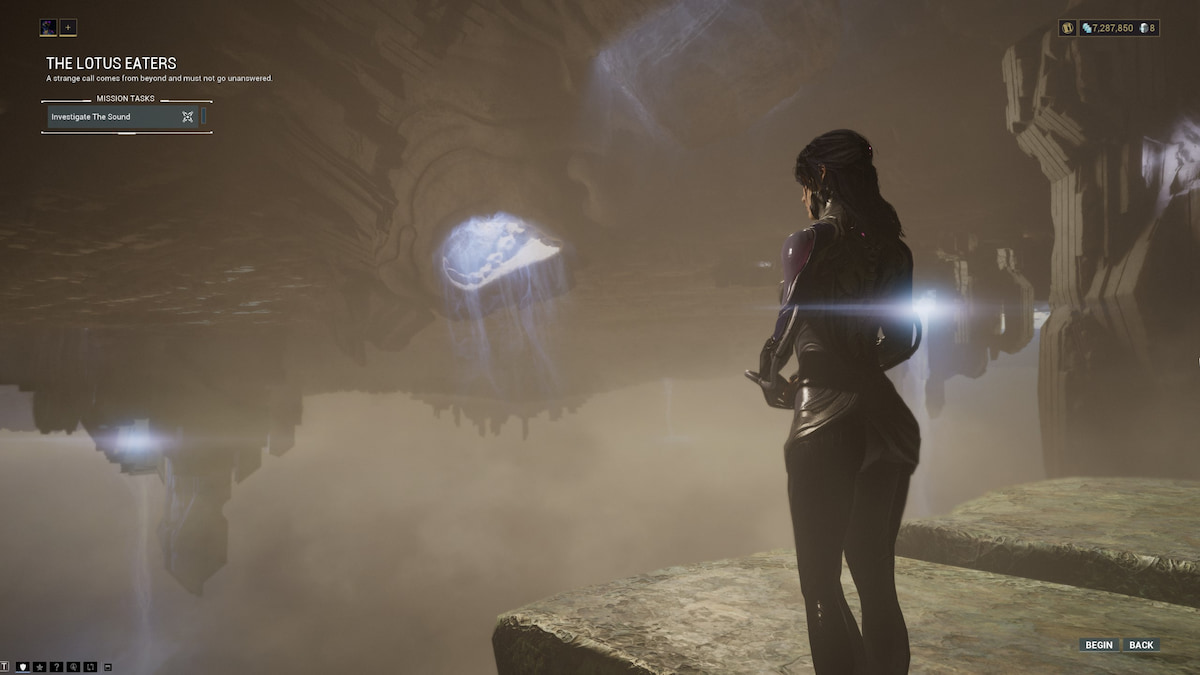Click the plus button to invite a squad member

click(68, 27)
